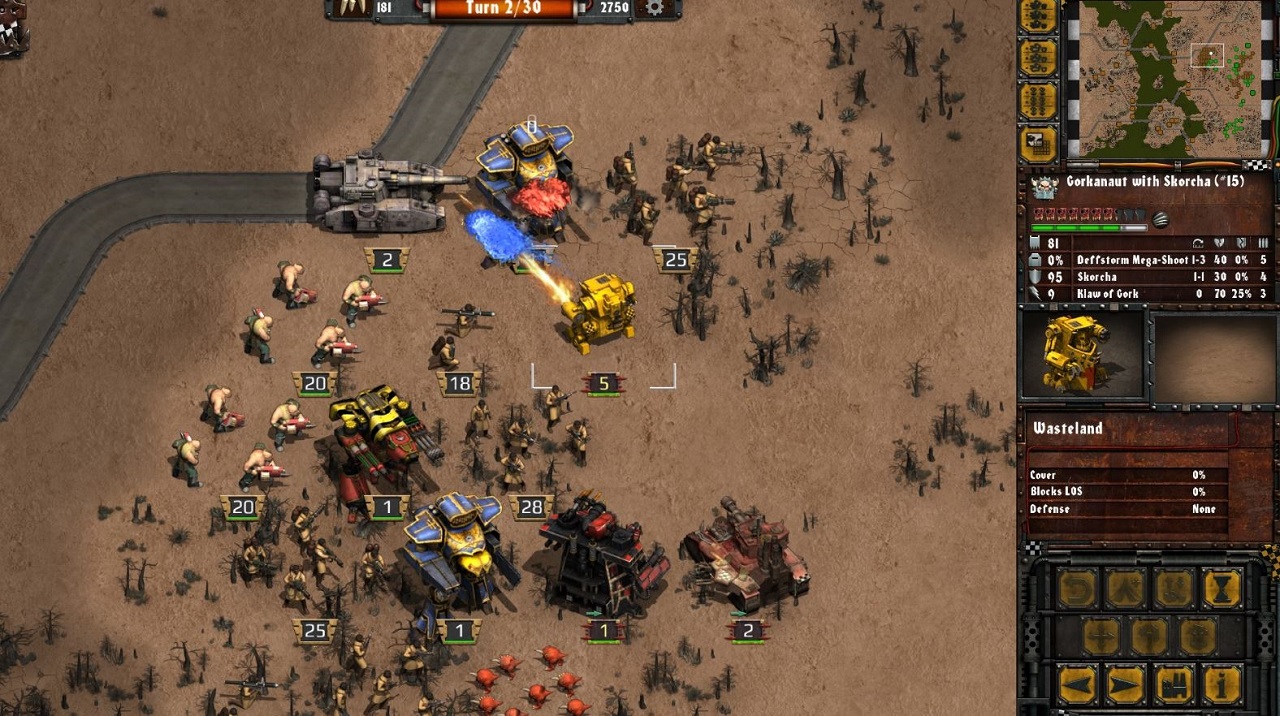Click the Gorkanaut portrait thumbnail
1280x716 pixels.
pyautogui.click(x=1080, y=355)
